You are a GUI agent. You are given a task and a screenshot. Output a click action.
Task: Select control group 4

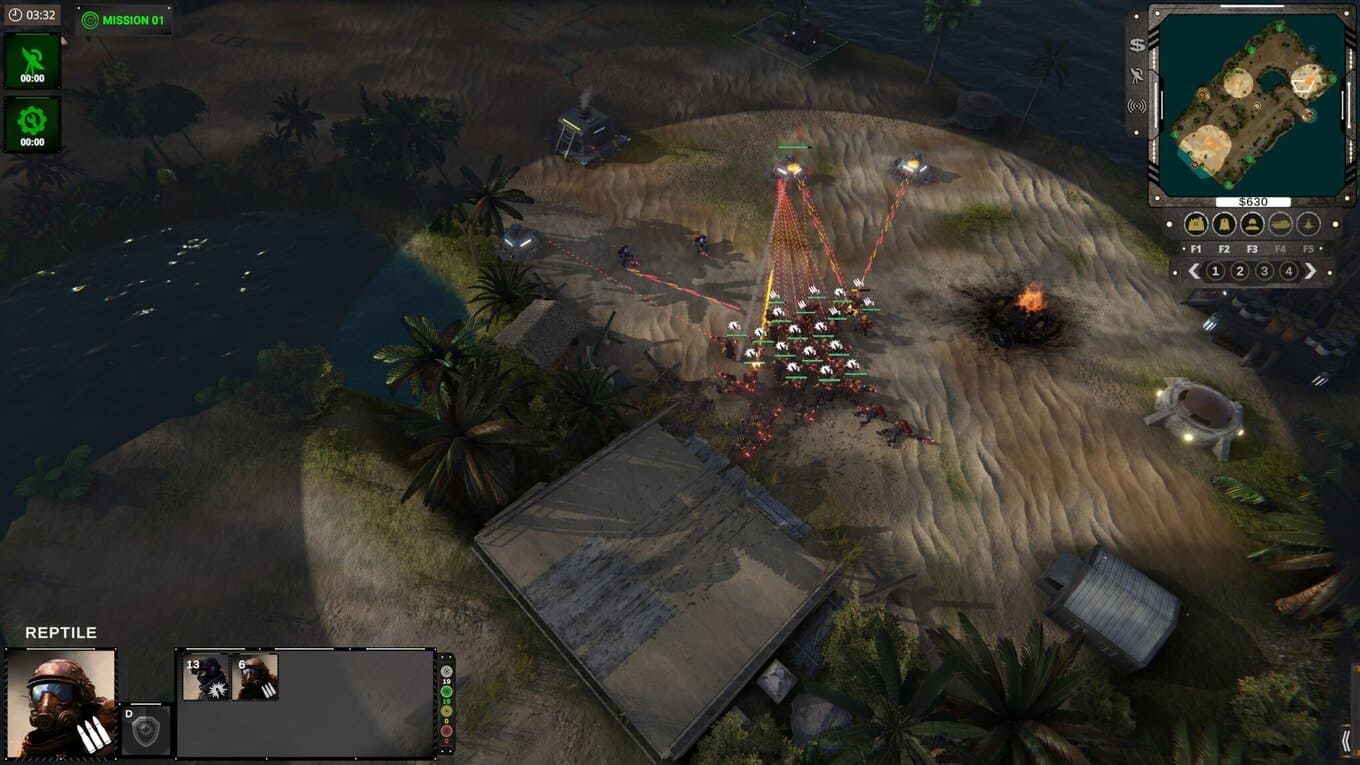pyautogui.click(x=1289, y=271)
